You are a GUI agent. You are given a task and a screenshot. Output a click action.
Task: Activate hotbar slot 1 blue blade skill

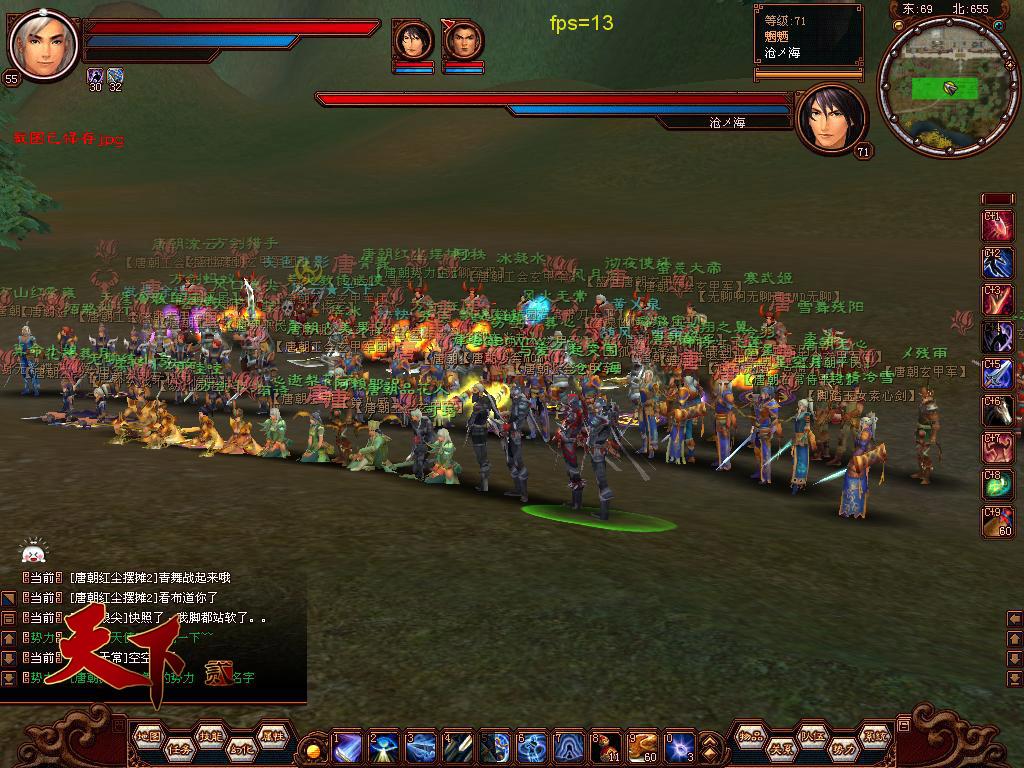347,747
